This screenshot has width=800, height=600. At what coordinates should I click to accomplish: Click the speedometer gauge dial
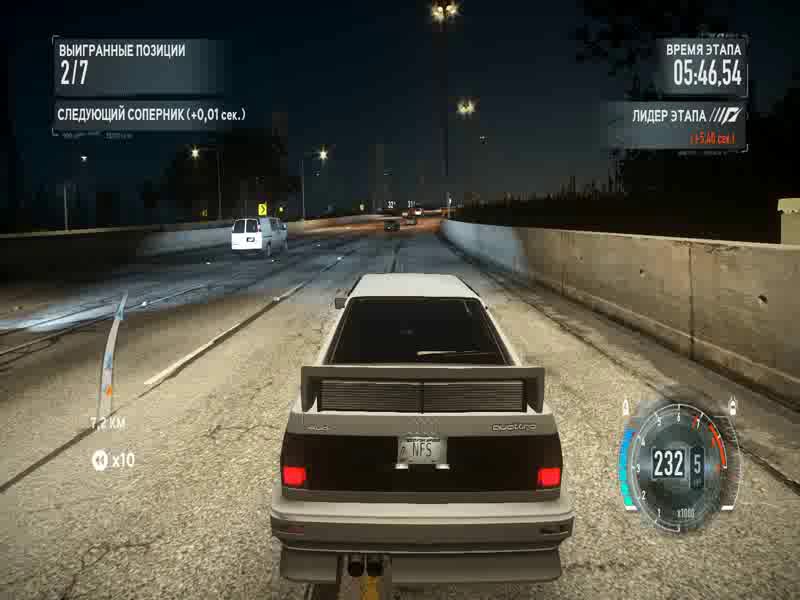679,461
